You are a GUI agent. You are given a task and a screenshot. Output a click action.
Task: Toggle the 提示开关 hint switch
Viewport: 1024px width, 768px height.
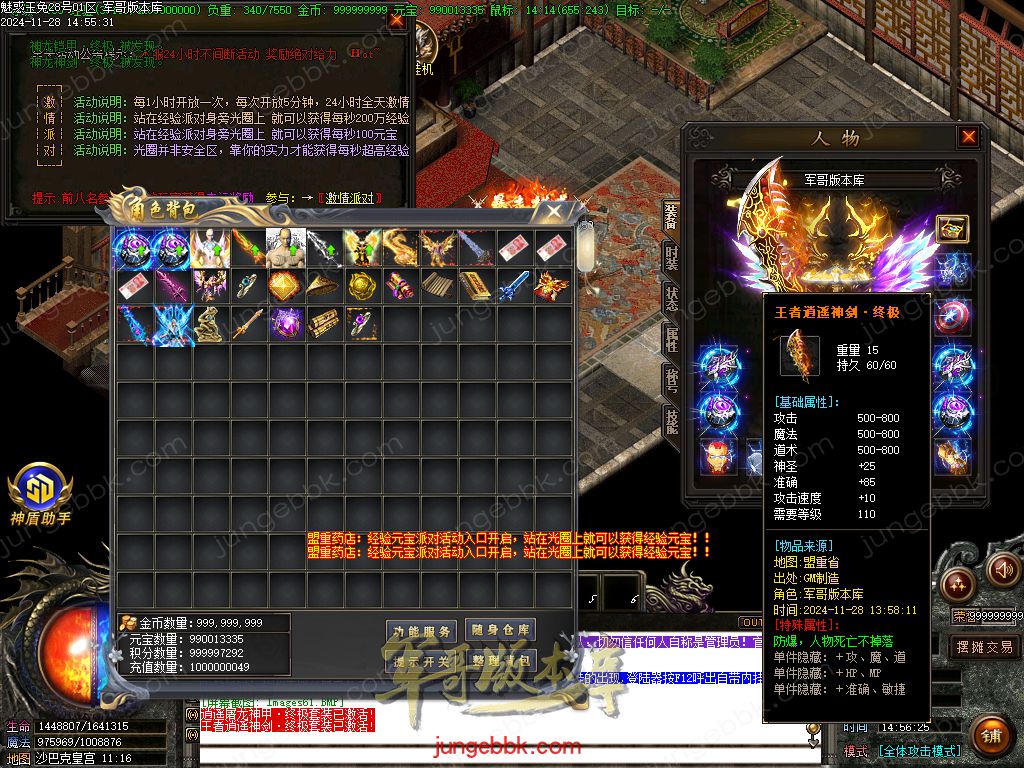[421, 661]
